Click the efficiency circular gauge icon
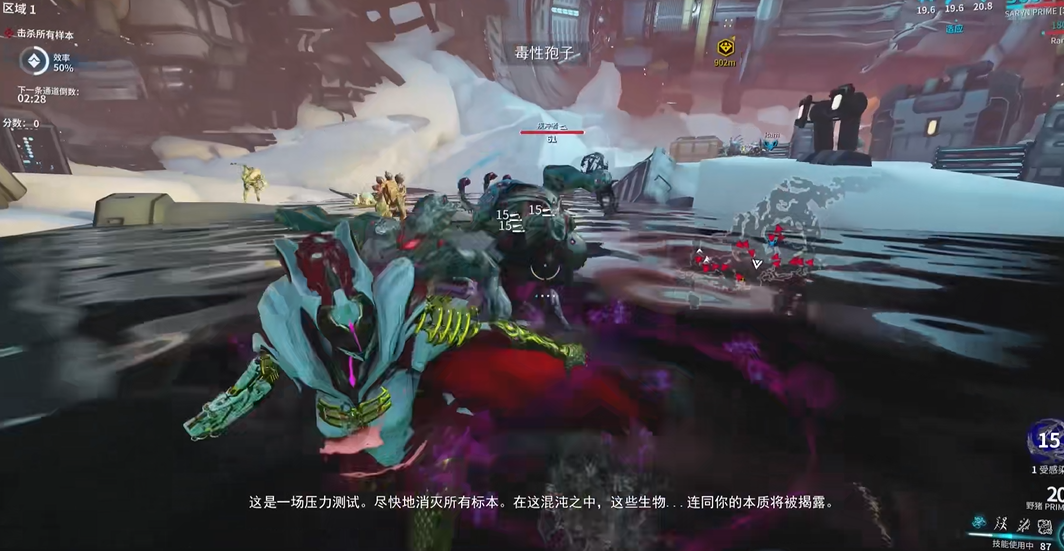Screen dimensions: 1064x551 [x=33, y=62]
